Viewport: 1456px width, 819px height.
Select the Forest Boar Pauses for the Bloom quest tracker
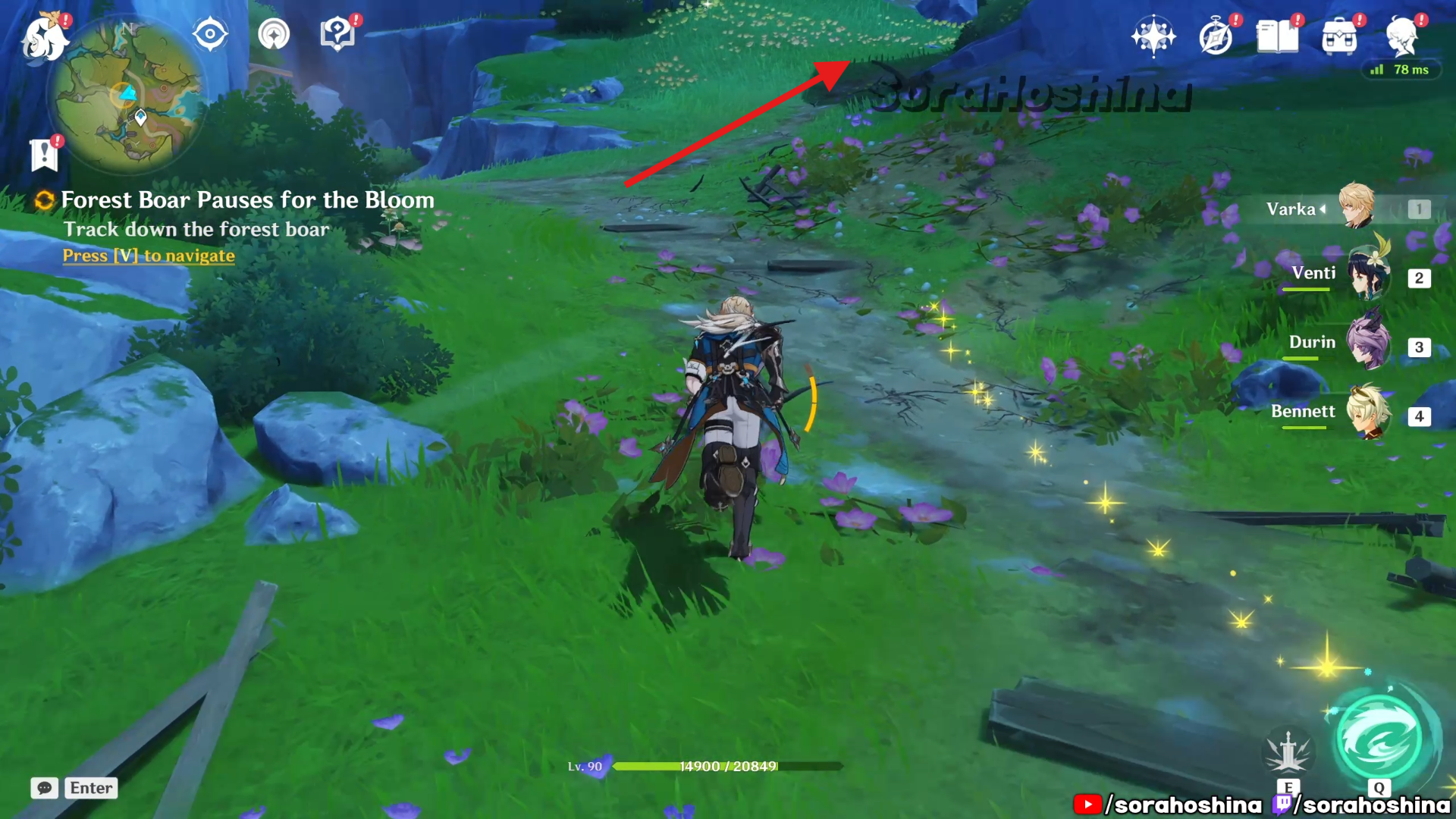point(247,200)
